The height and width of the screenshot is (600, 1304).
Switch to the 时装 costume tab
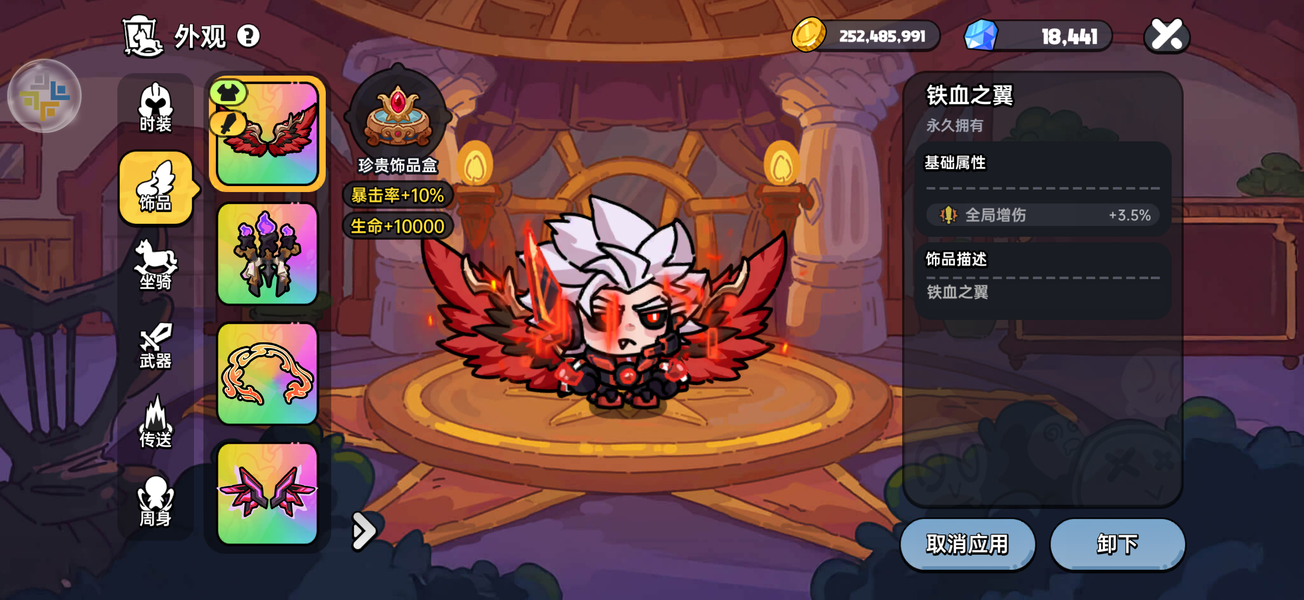tap(155, 109)
